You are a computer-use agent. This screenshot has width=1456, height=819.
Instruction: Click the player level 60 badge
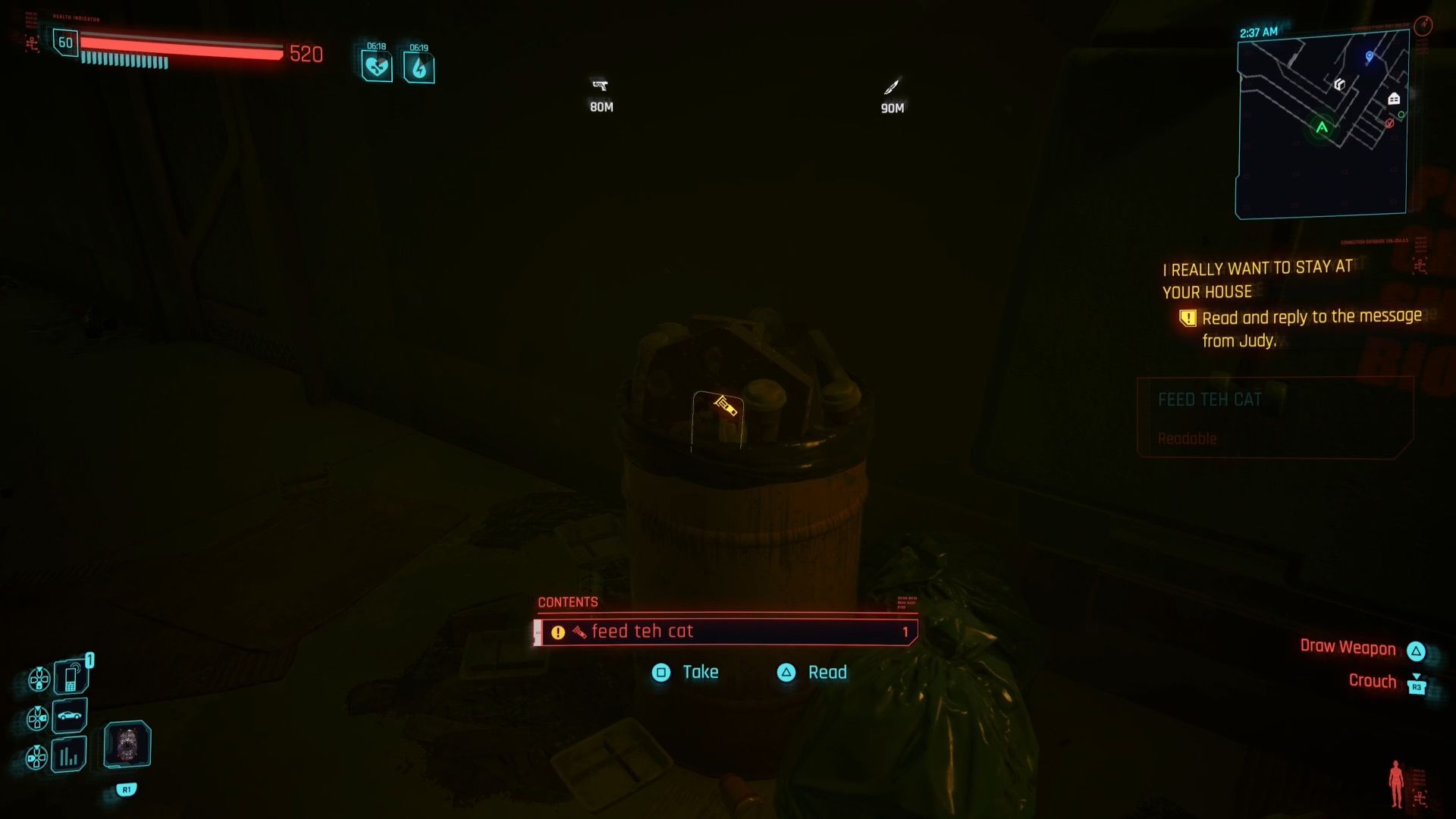tap(66, 42)
